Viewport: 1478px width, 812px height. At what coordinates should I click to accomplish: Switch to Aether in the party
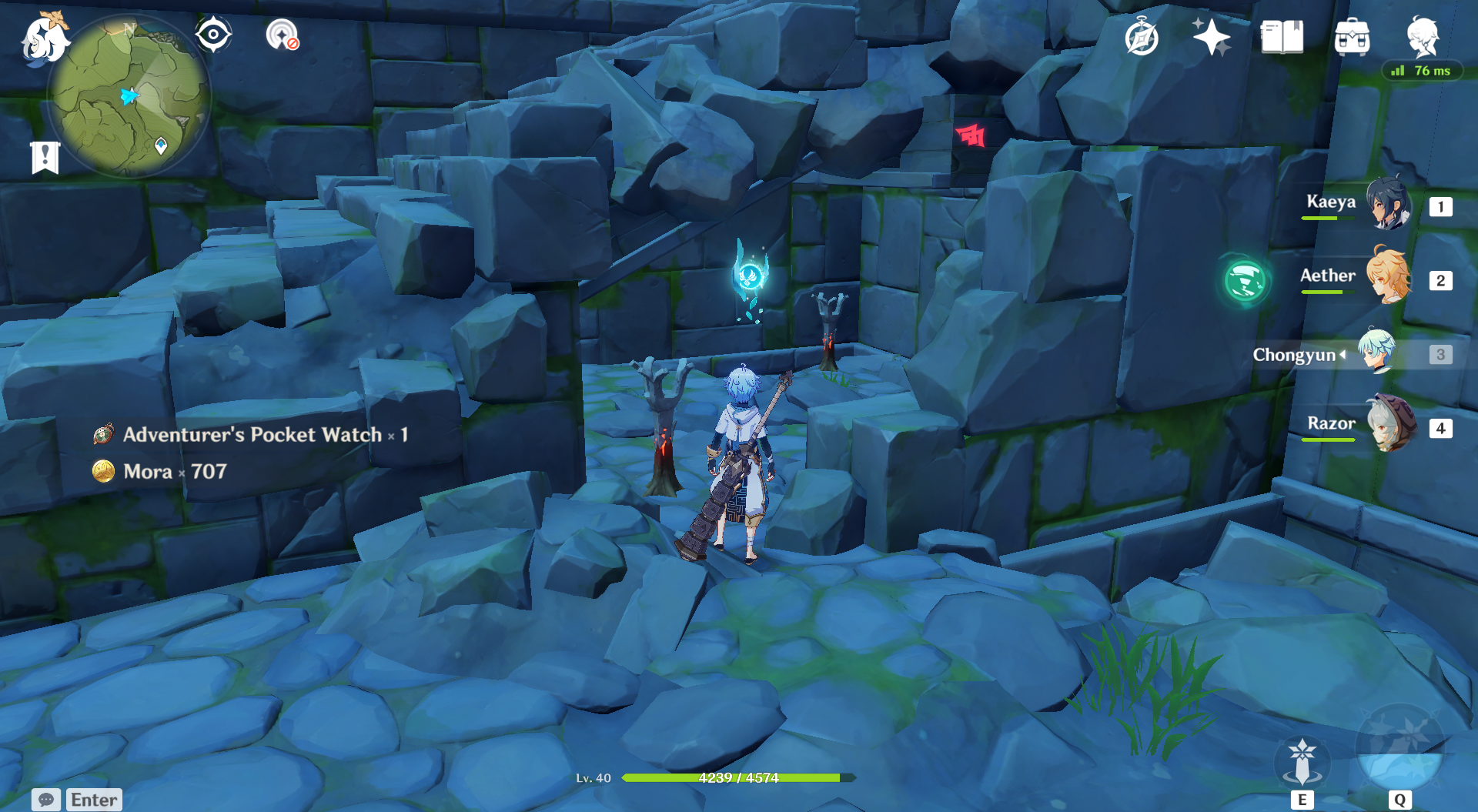(1389, 277)
